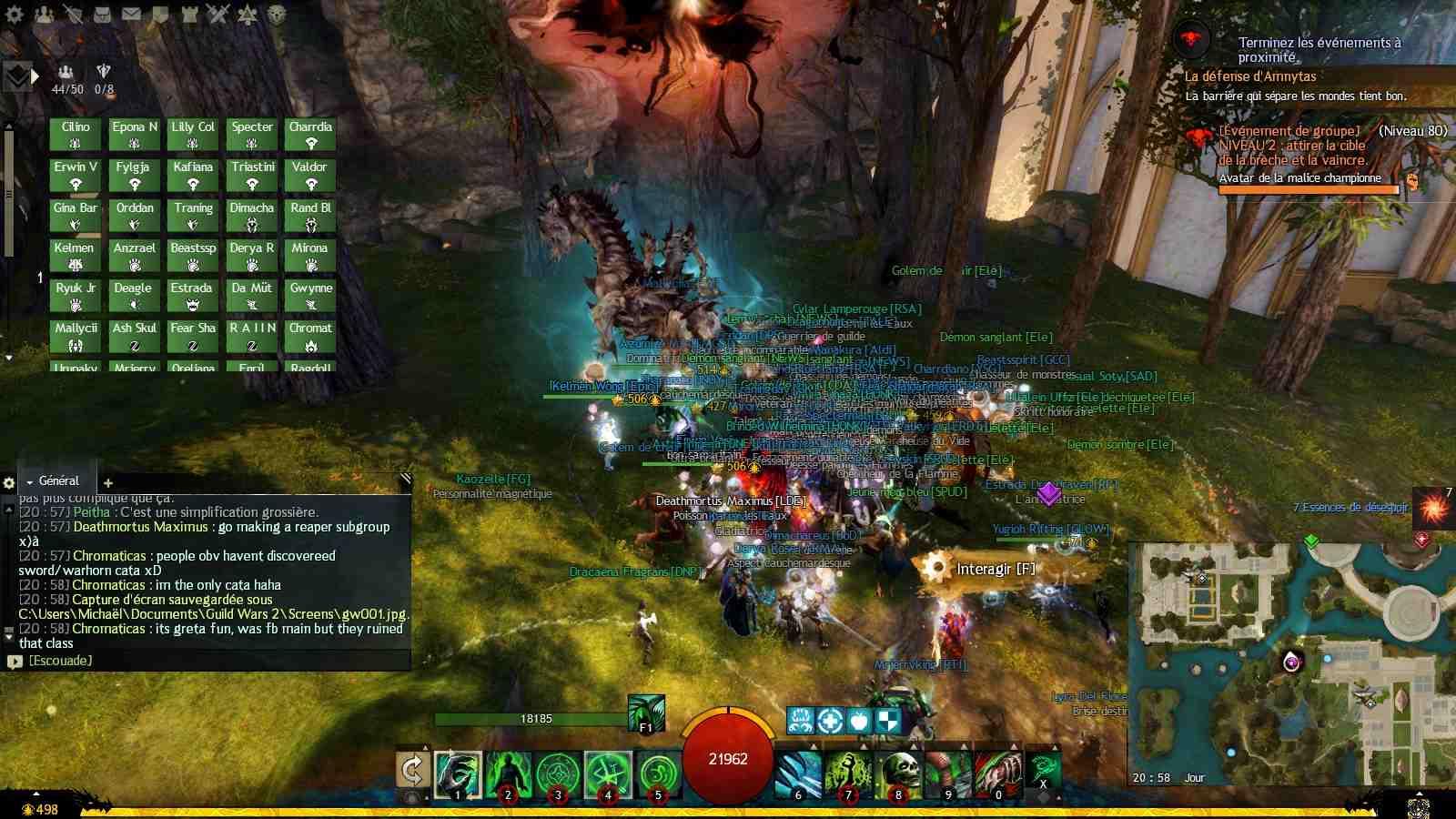Open a new chat tab with the plus button

(x=106, y=484)
